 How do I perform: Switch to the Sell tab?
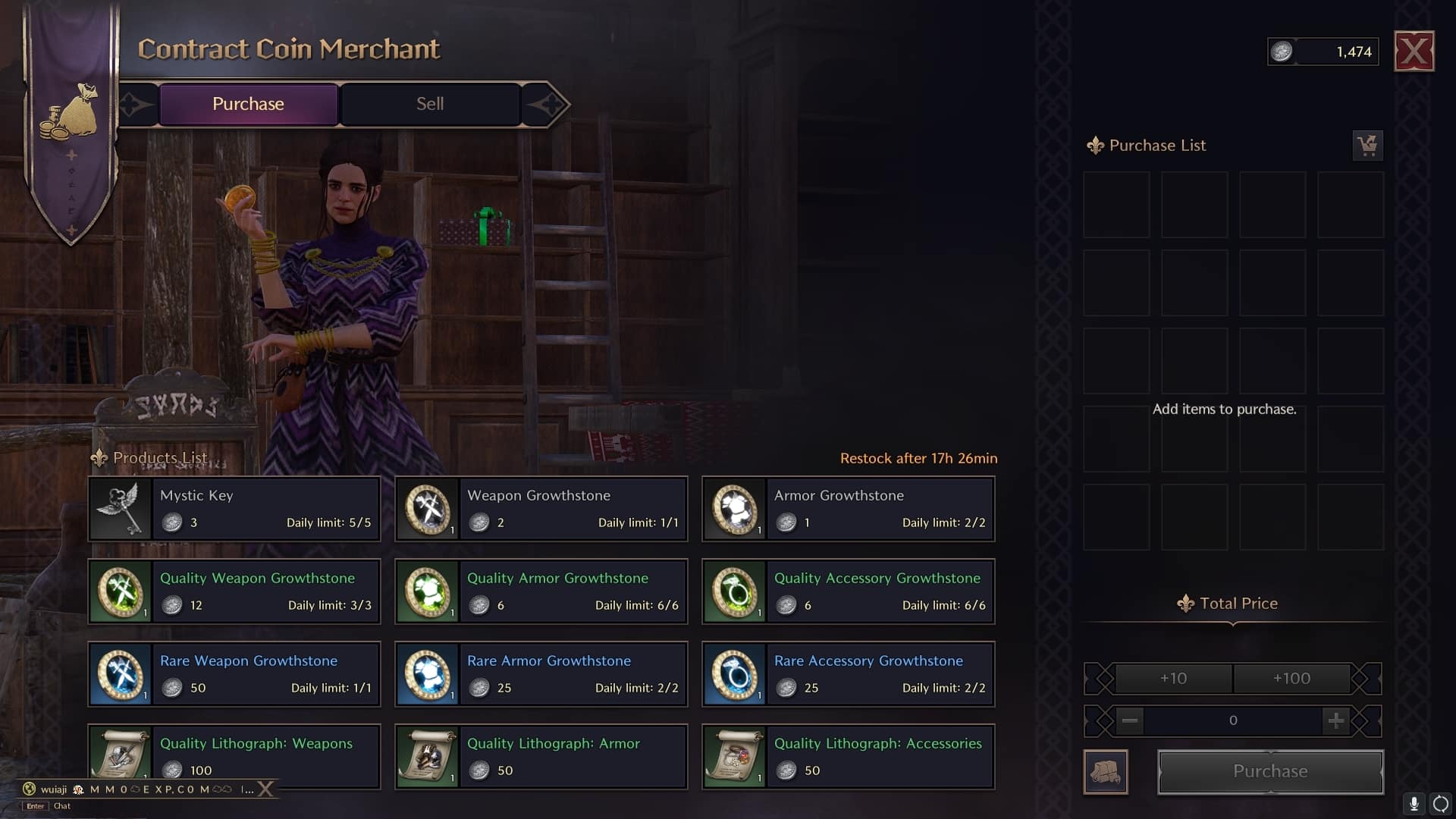430,104
